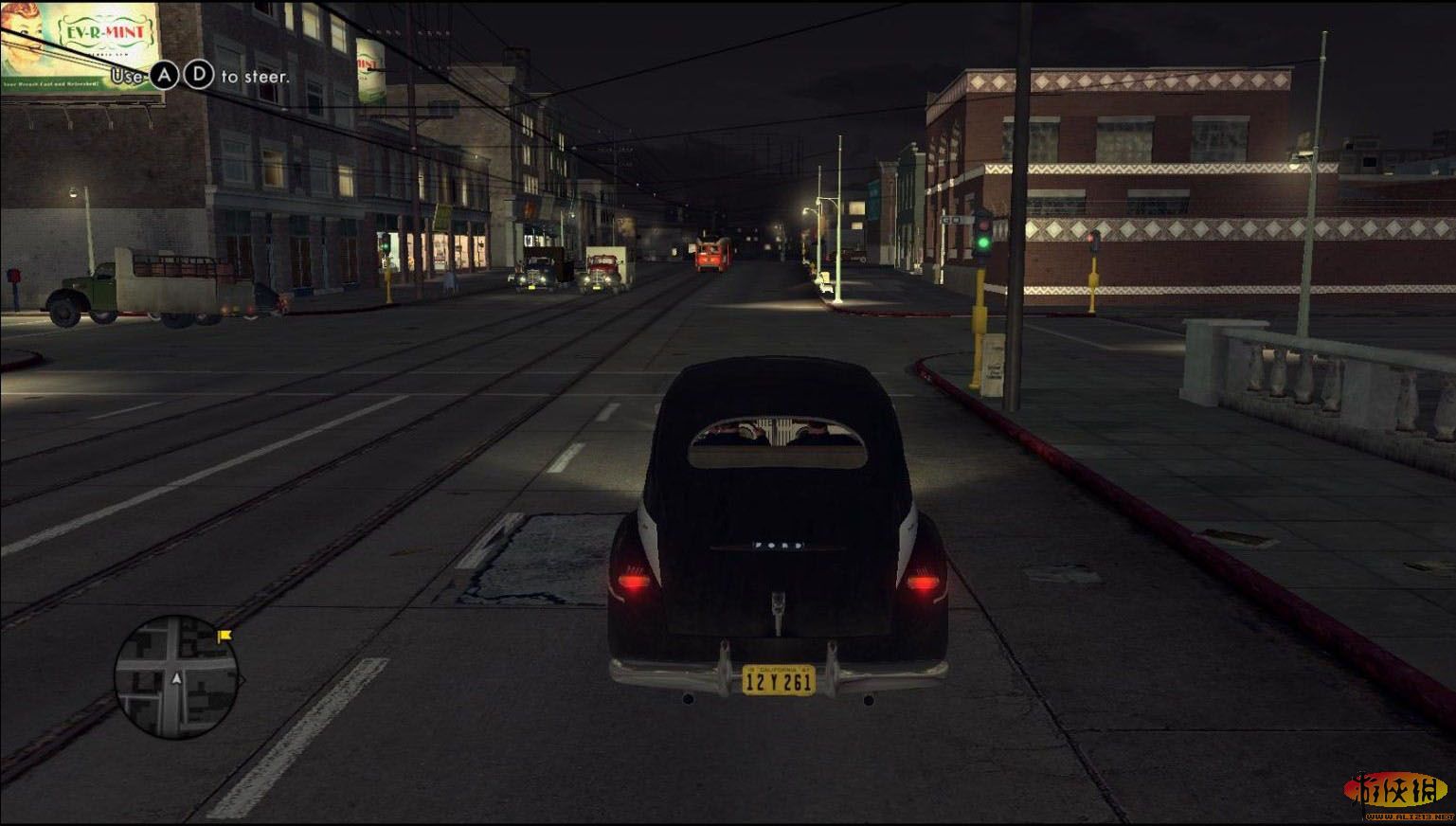This screenshot has height=826, width=1456.
Task: Open the circular minimap
Action: coord(176,675)
